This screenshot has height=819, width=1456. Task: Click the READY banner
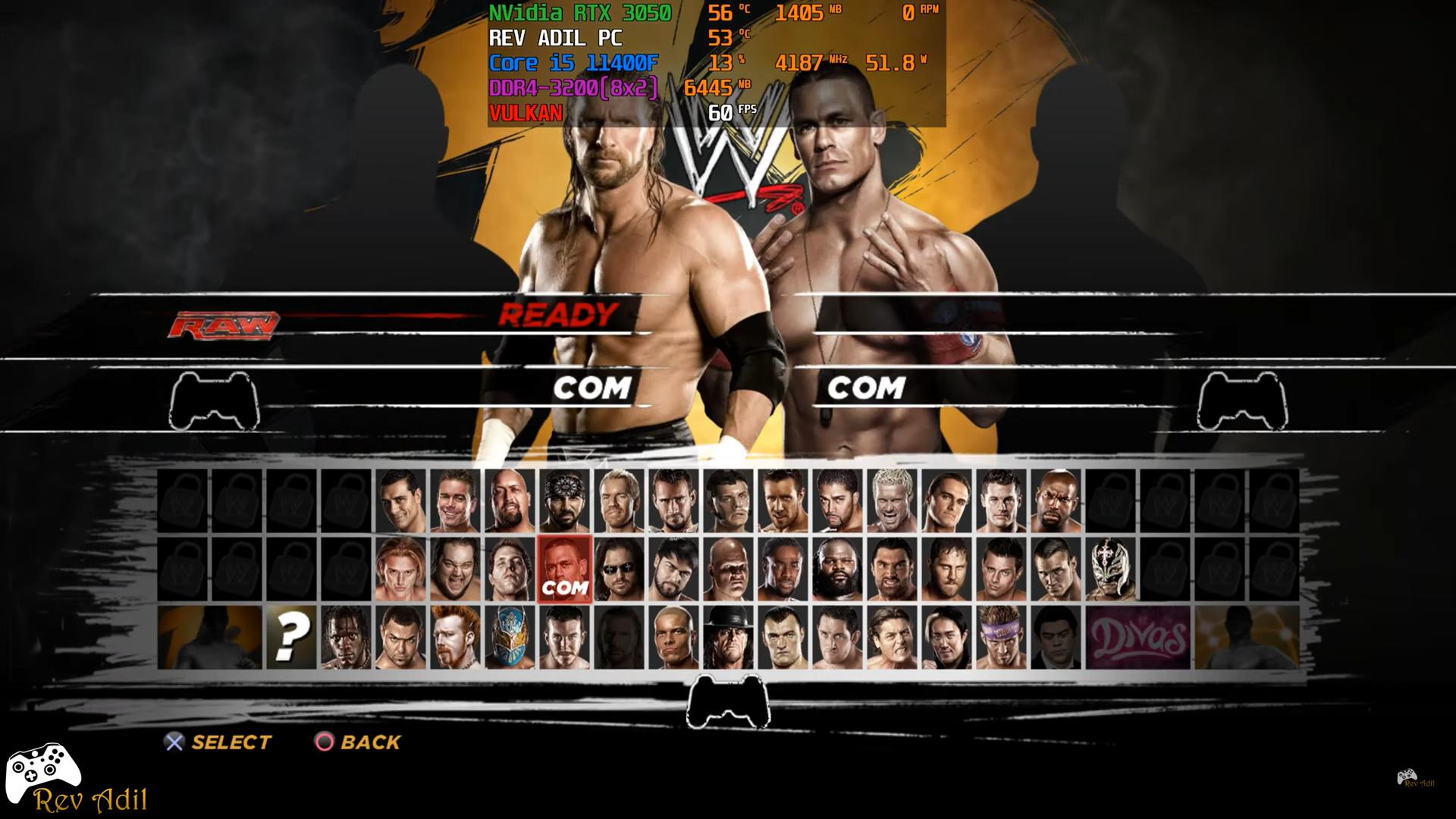(557, 313)
